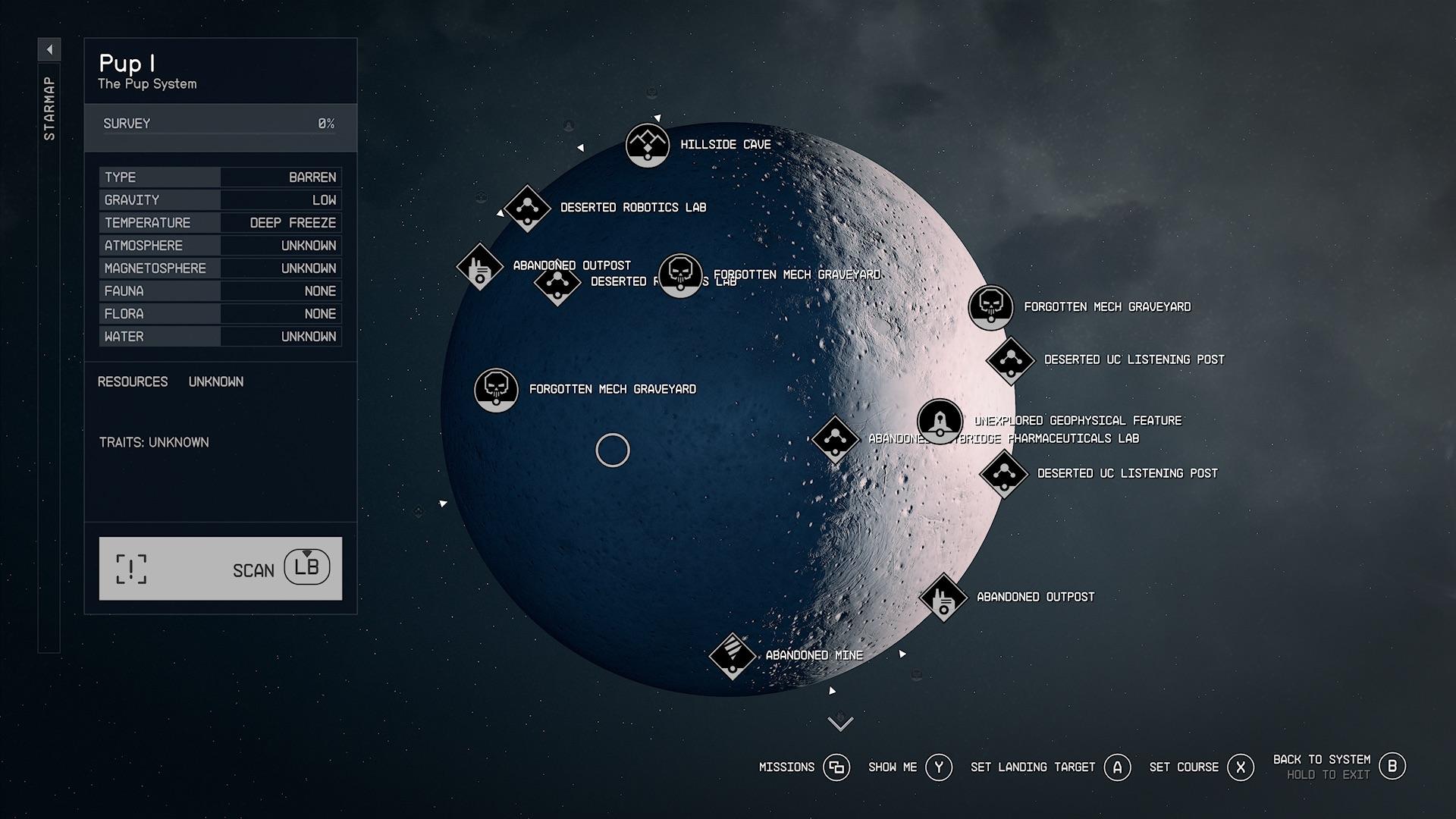
Task: Open the Forgotten Mech Graveyard skull icon on the right
Action: click(990, 307)
